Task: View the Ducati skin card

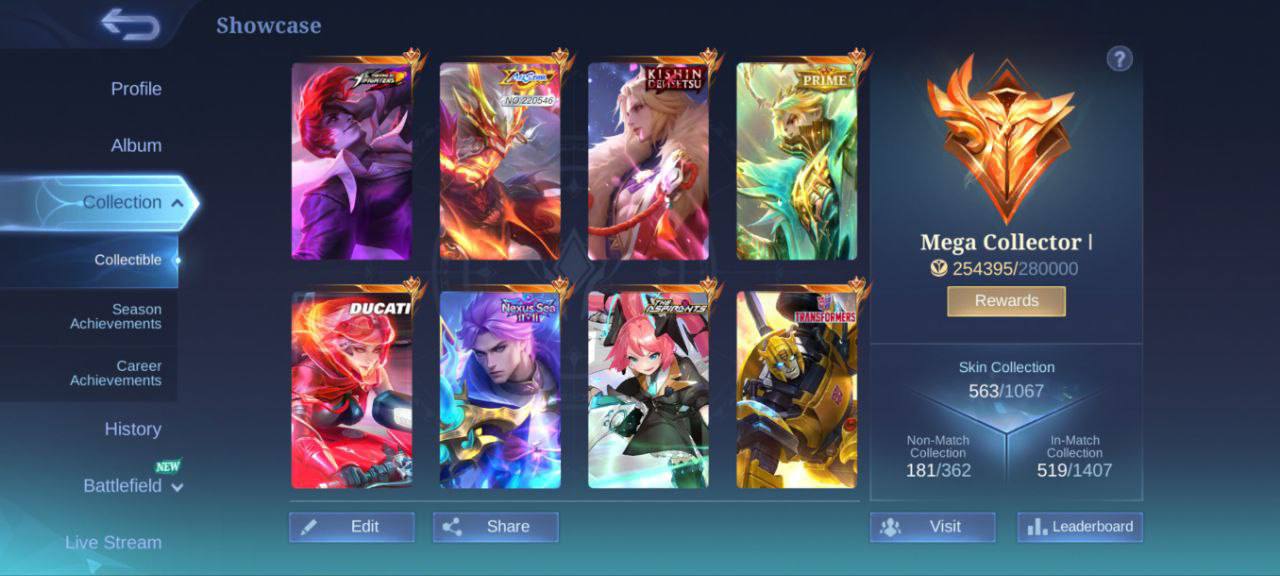Action: (351, 390)
